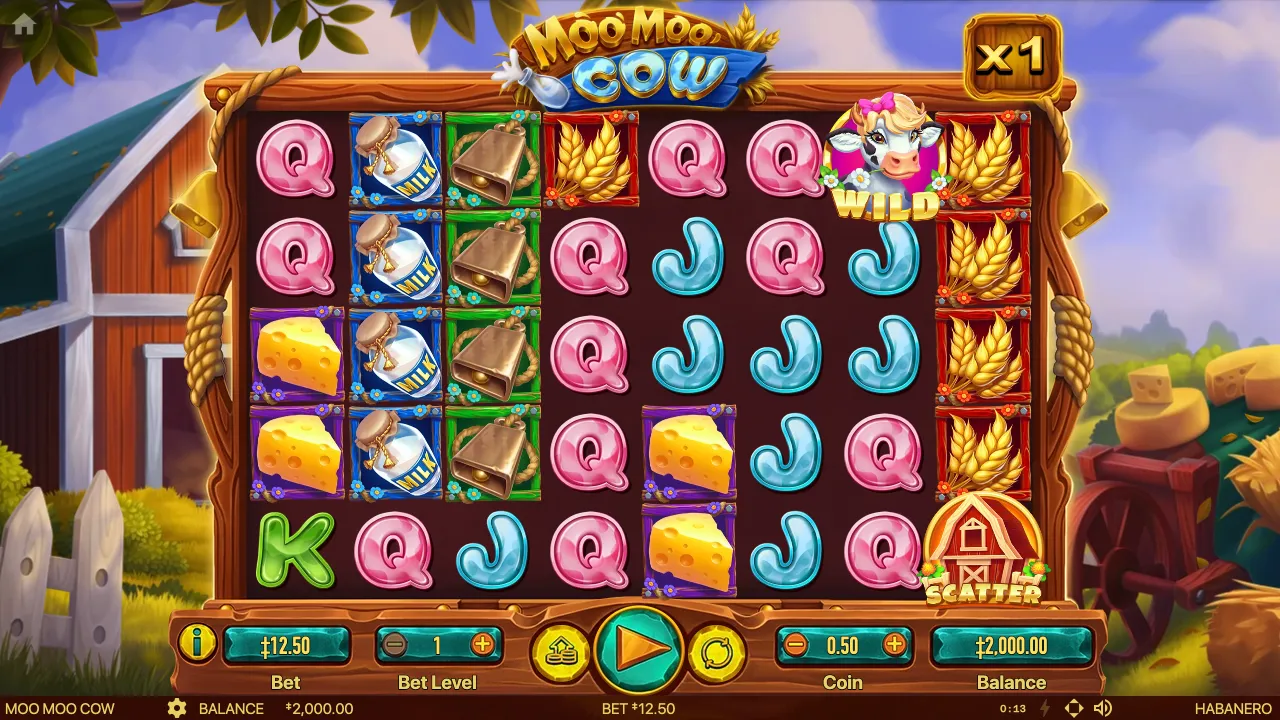Open the paytable info button
The height and width of the screenshot is (720, 1280).
coord(198,643)
